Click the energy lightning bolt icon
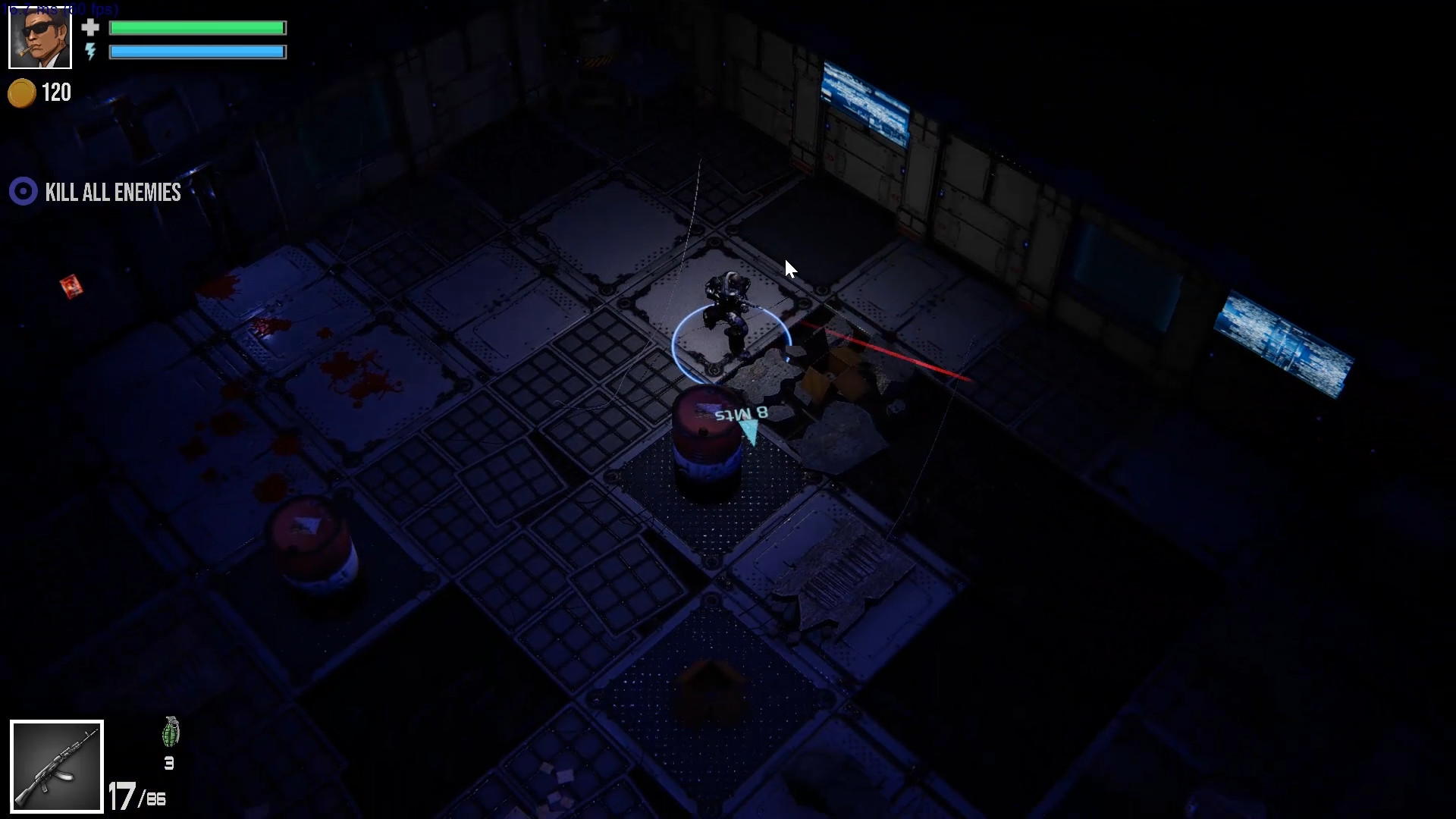The width and height of the screenshot is (1456, 819). [91, 52]
